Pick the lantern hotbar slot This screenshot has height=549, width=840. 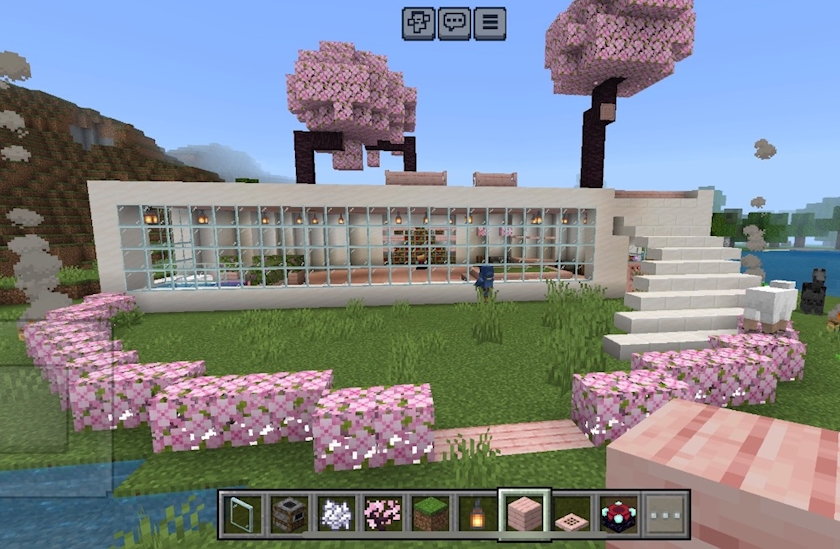(x=477, y=513)
